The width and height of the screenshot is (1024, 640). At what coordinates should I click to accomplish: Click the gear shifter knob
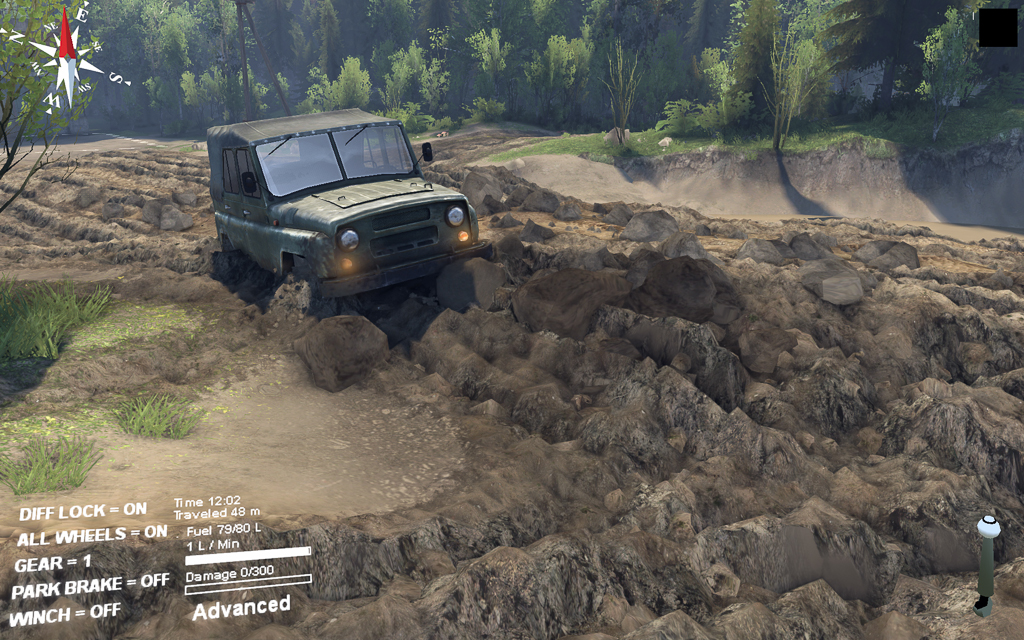988,527
